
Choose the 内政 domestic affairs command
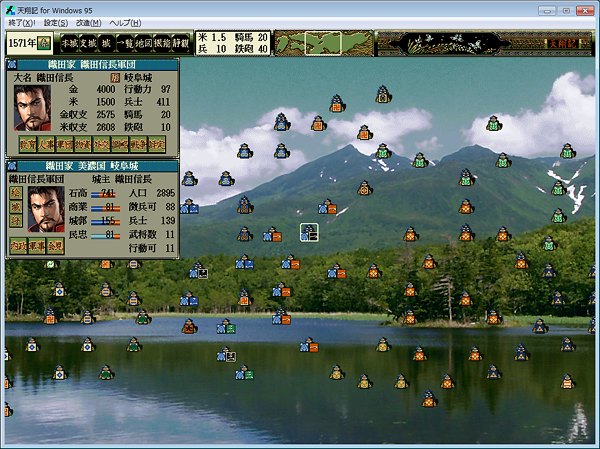coord(20,244)
